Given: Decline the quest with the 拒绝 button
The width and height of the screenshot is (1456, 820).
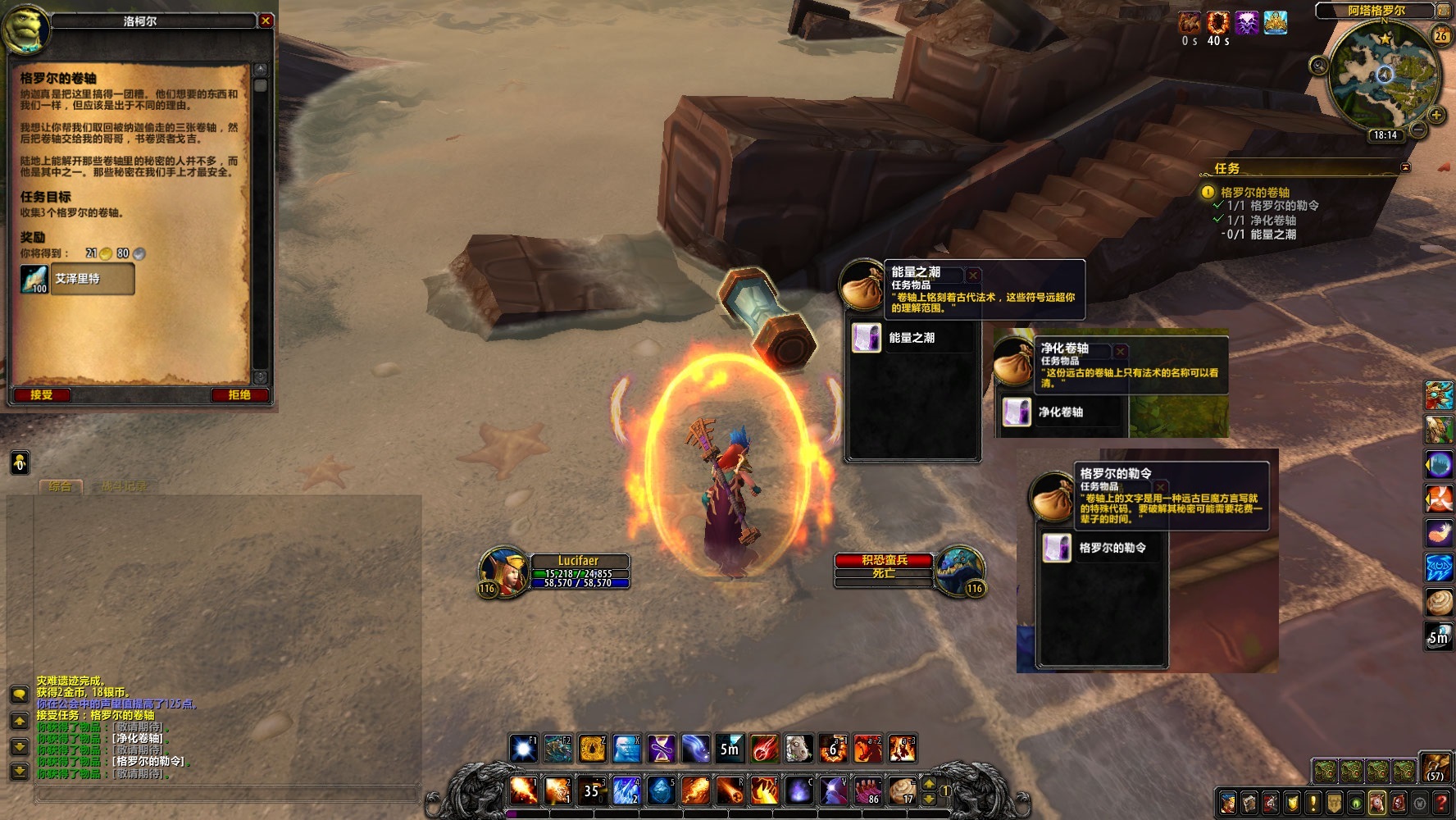Looking at the screenshot, I should click(239, 395).
